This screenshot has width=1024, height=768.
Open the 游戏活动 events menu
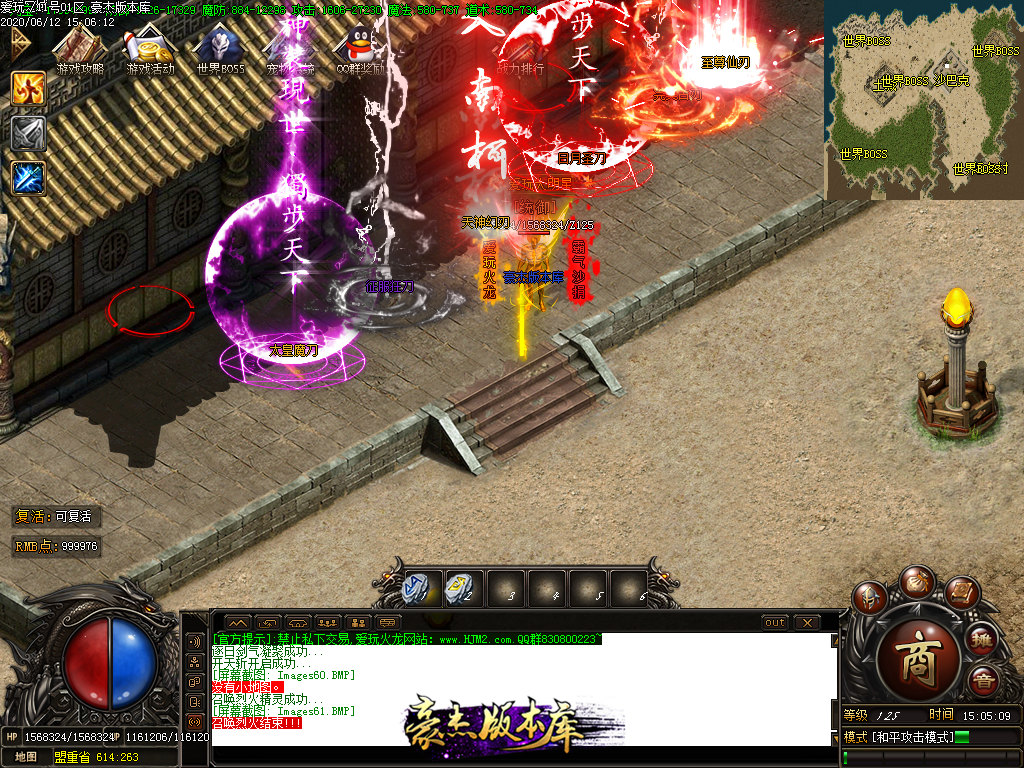pos(150,50)
